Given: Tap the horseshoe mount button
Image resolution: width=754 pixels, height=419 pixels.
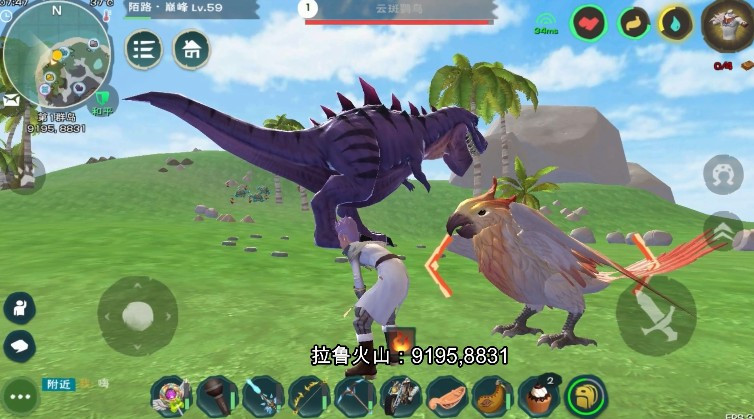Looking at the screenshot, I should [723, 174].
